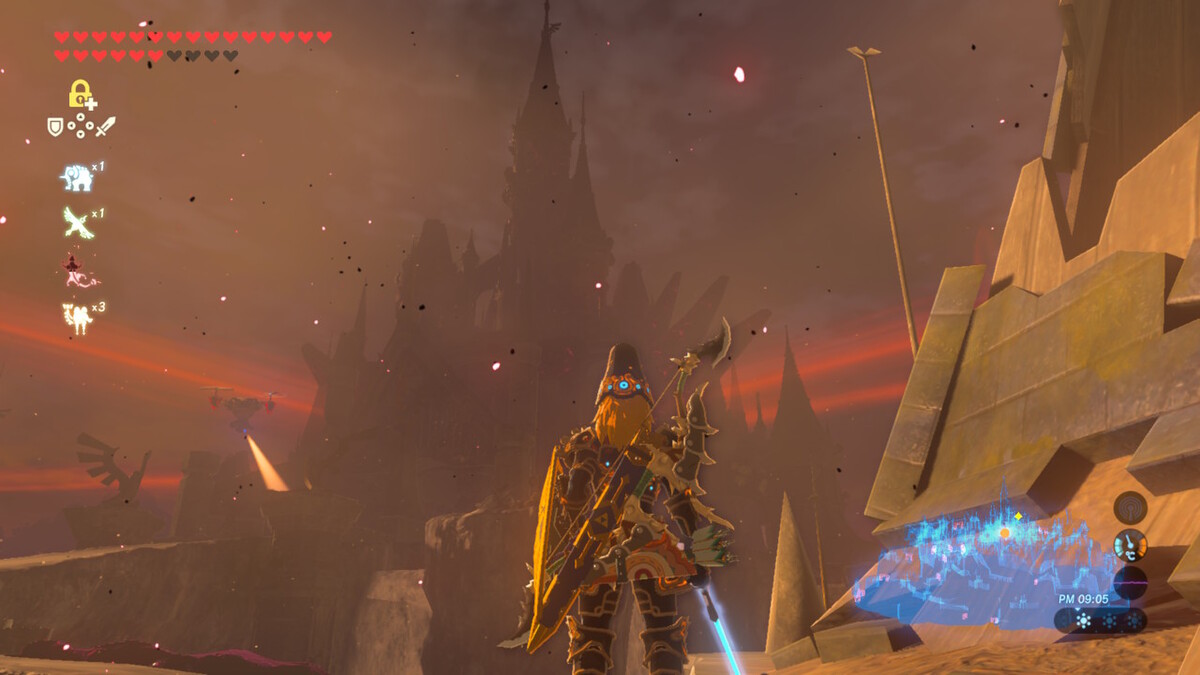1200x675 pixels.
Task: Click the Sheikah Sensor signal icon
Action: point(1130,507)
